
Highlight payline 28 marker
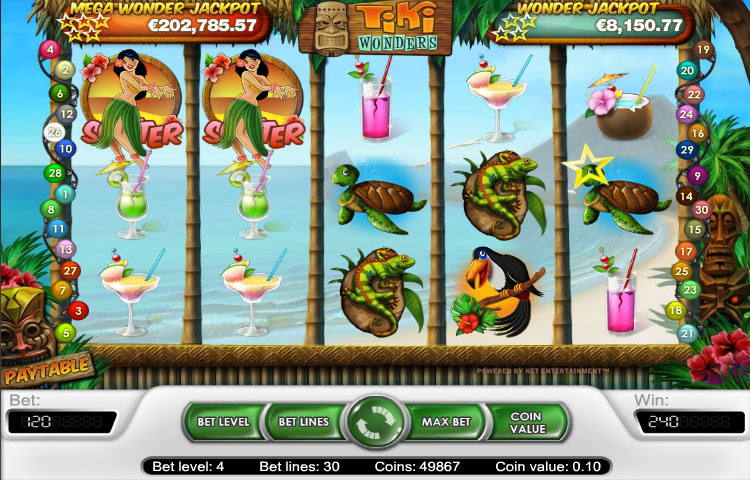(55, 173)
